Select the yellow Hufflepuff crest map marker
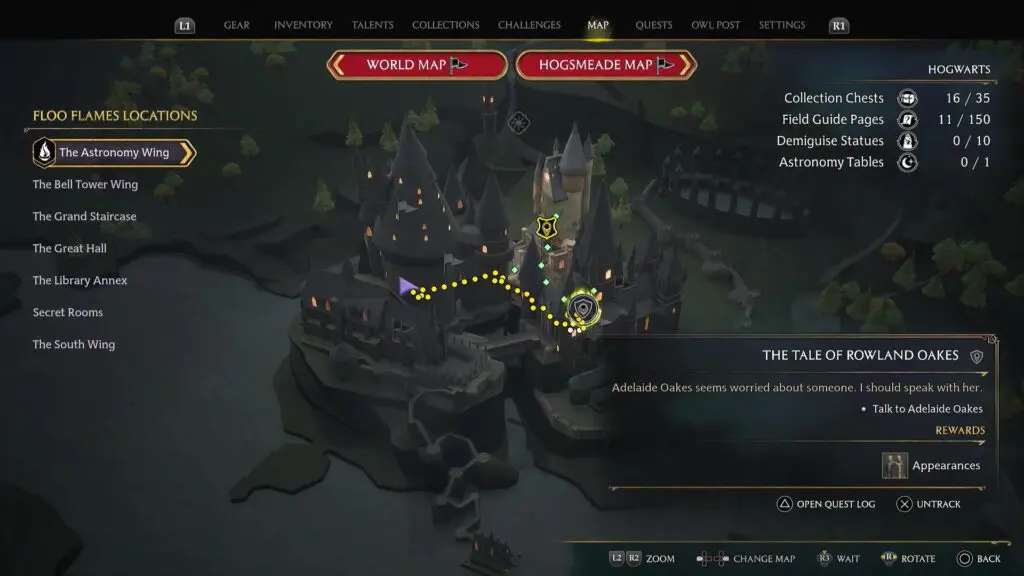1024x576 pixels. click(x=545, y=228)
